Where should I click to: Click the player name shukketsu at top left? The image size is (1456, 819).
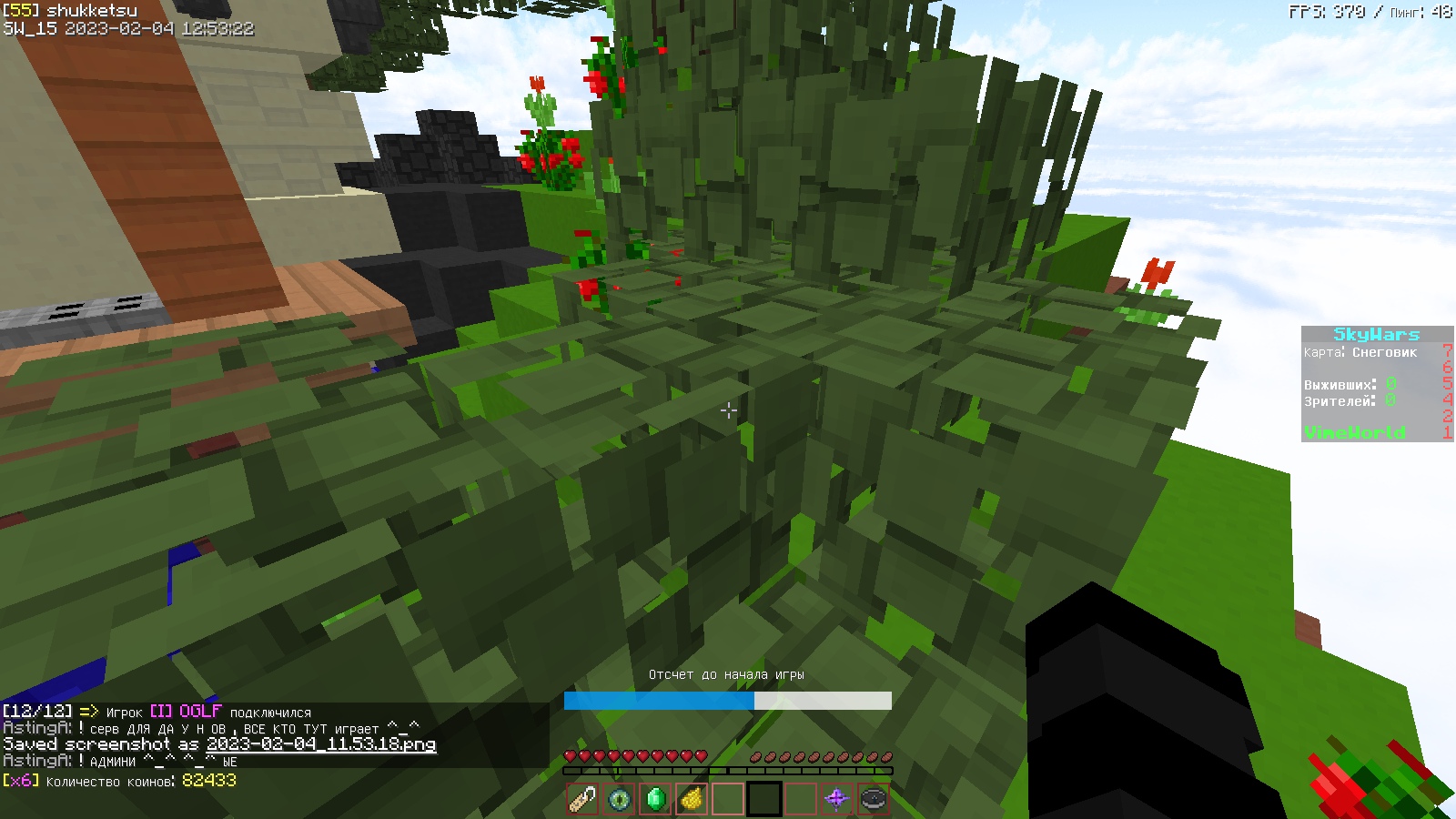pos(92,10)
